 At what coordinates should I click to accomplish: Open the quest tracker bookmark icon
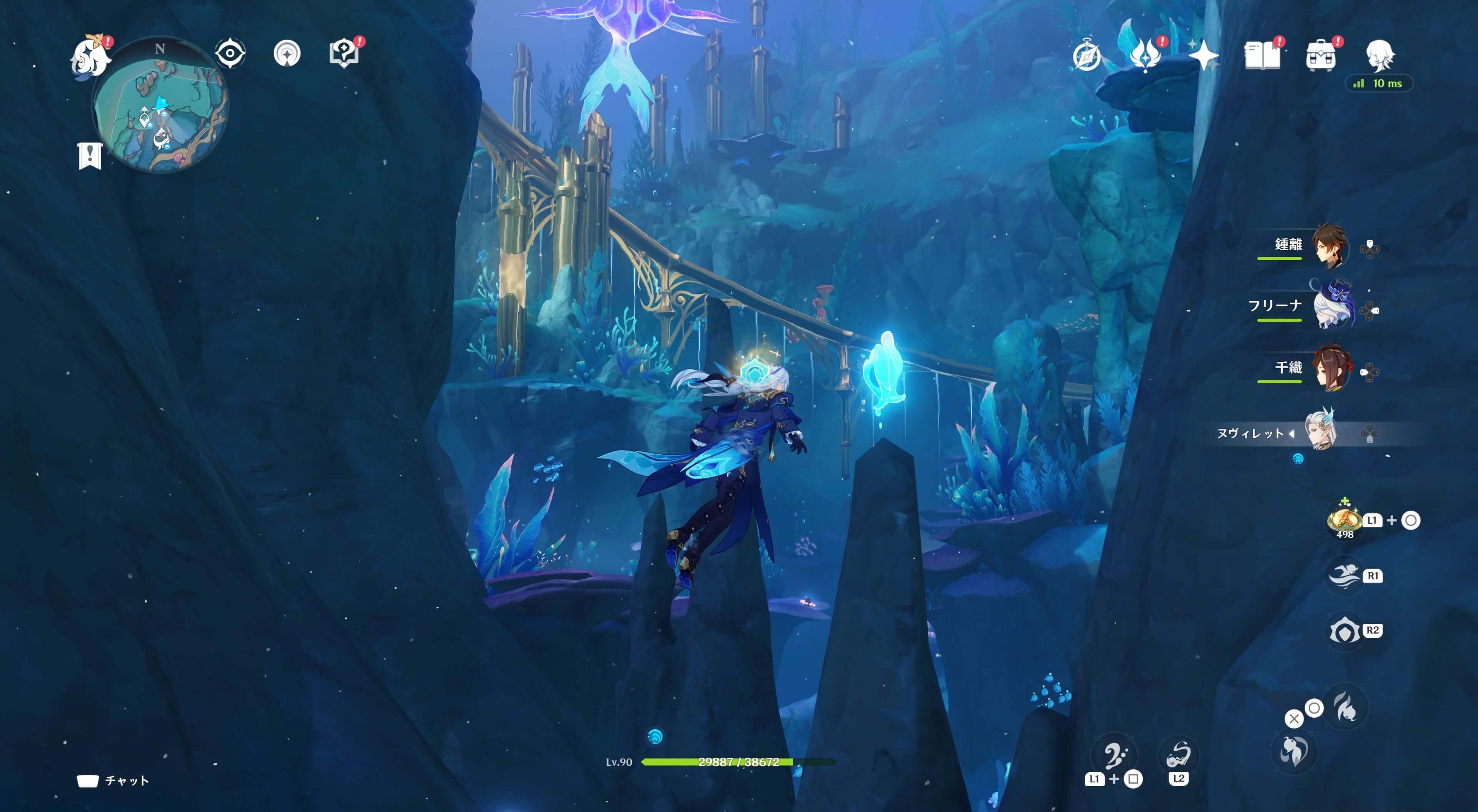point(90,155)
